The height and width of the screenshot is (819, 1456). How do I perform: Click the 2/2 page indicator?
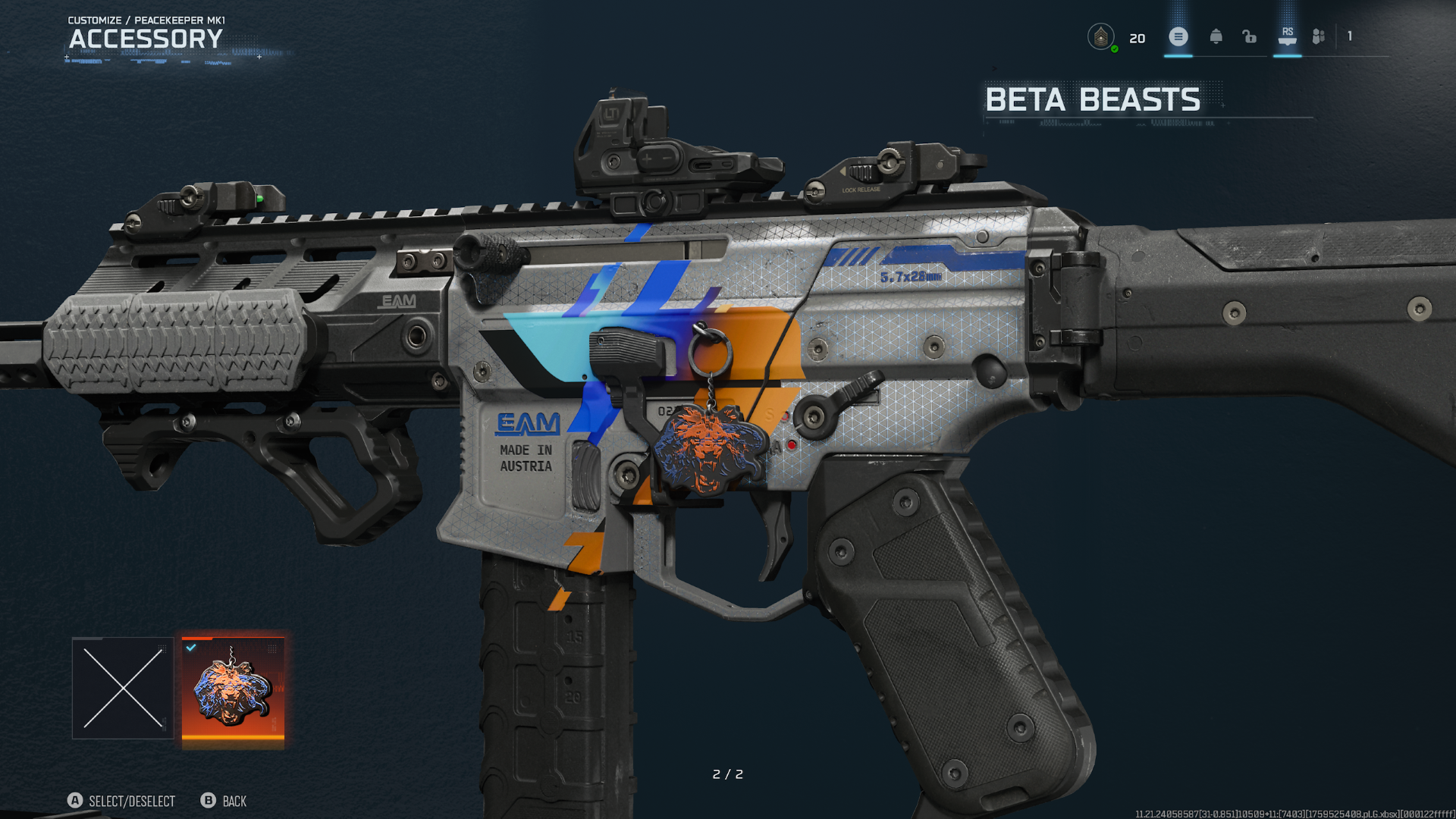click(x=727, y=774)
